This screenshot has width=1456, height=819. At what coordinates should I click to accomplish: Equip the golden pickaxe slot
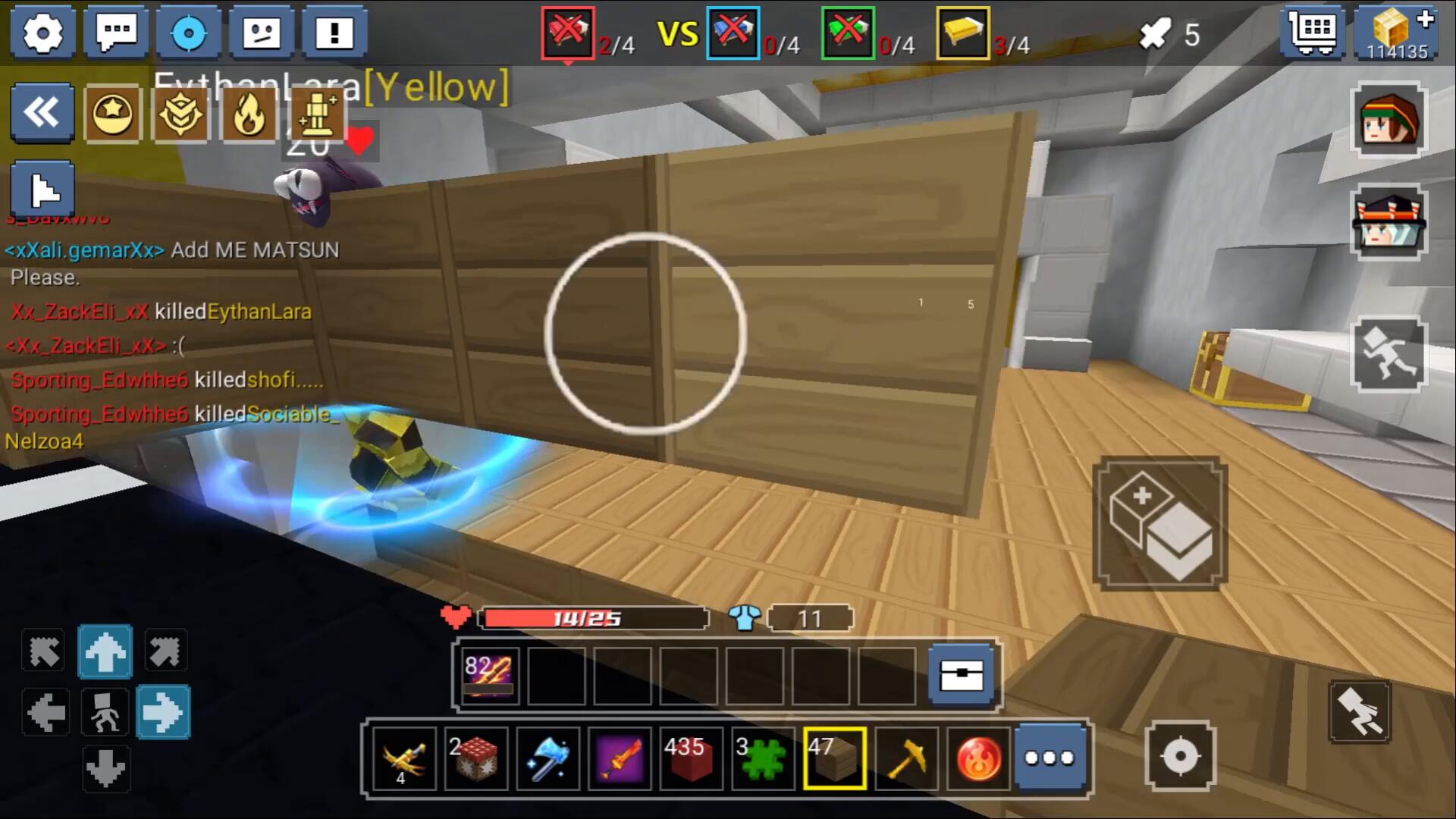[907, 759]
